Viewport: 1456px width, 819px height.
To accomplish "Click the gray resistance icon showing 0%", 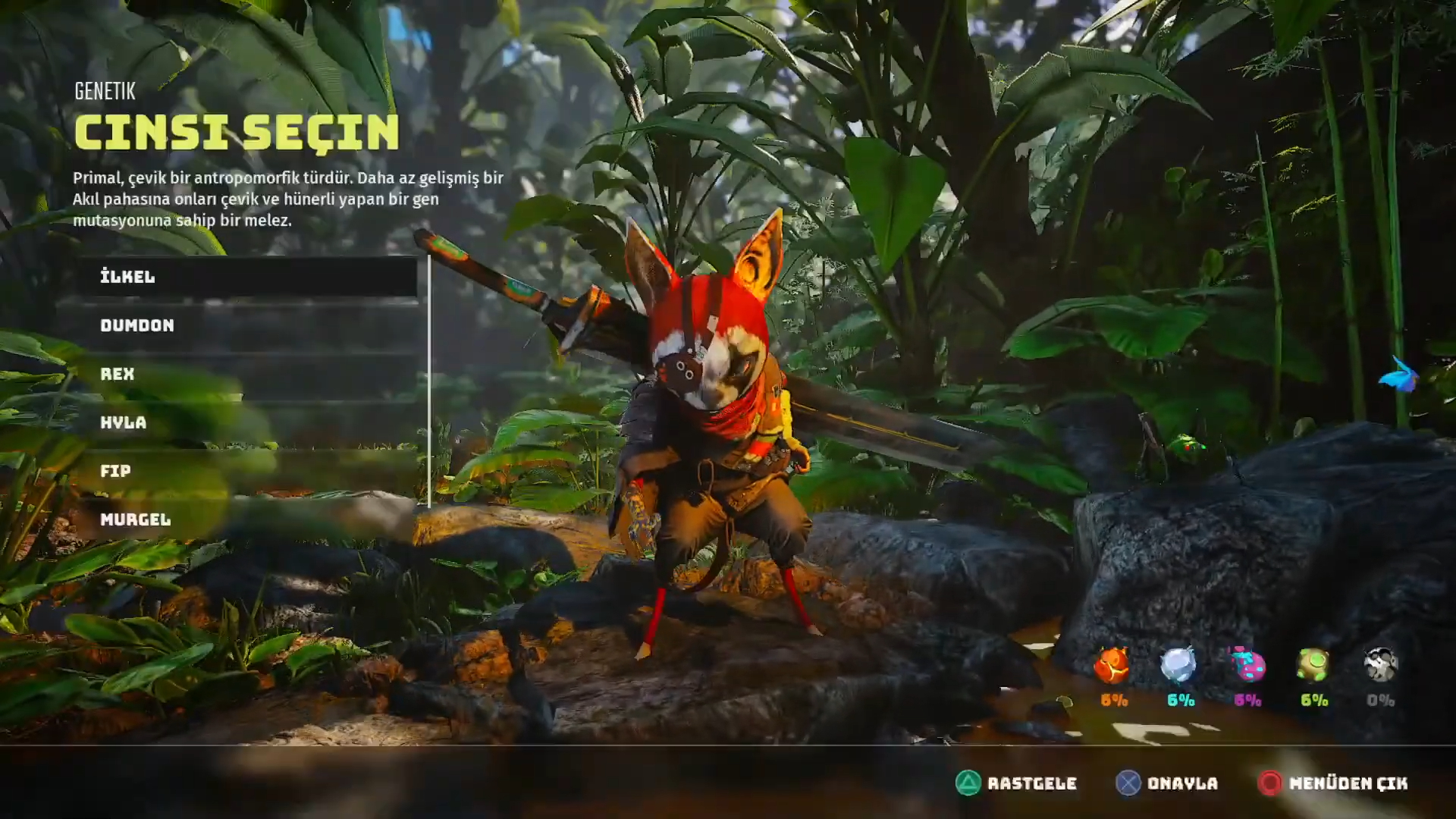I will (x=1380, y=666).
